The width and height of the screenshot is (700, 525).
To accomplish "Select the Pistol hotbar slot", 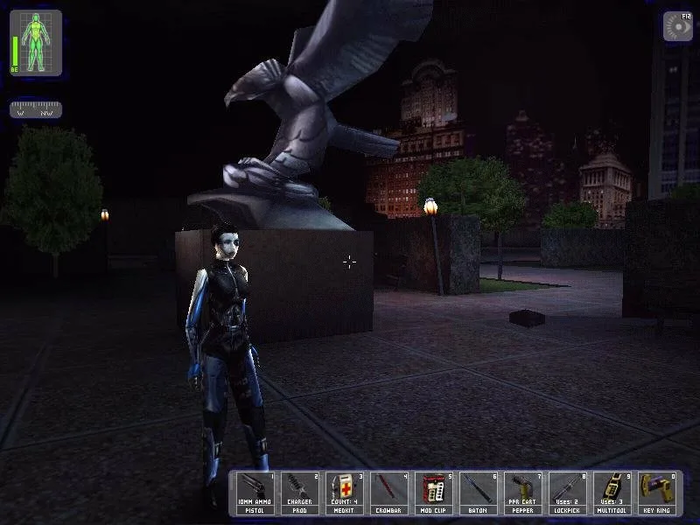I will tap(255, 493).
